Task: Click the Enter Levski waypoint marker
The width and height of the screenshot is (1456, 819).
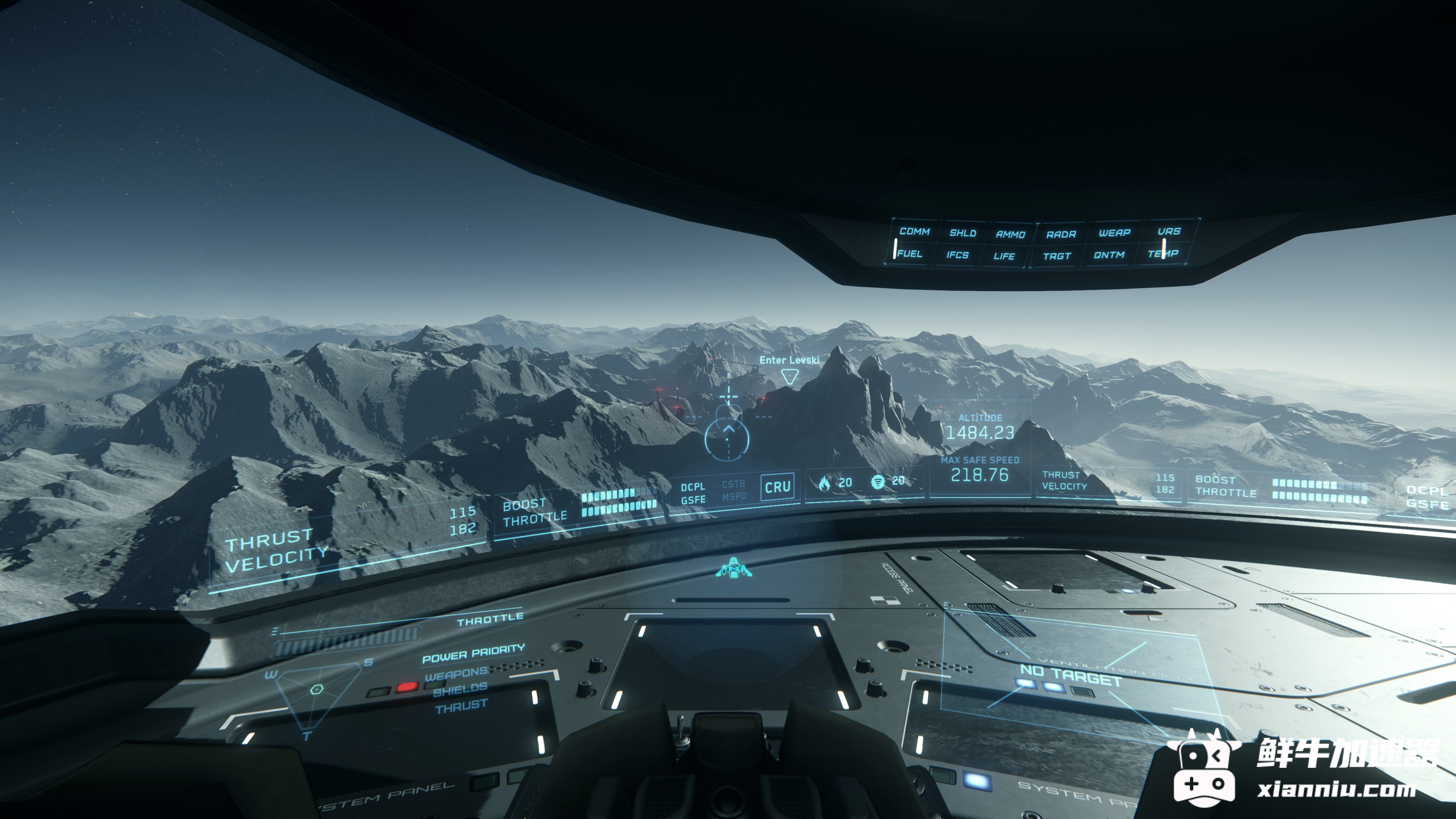Action: click(789, 375)
